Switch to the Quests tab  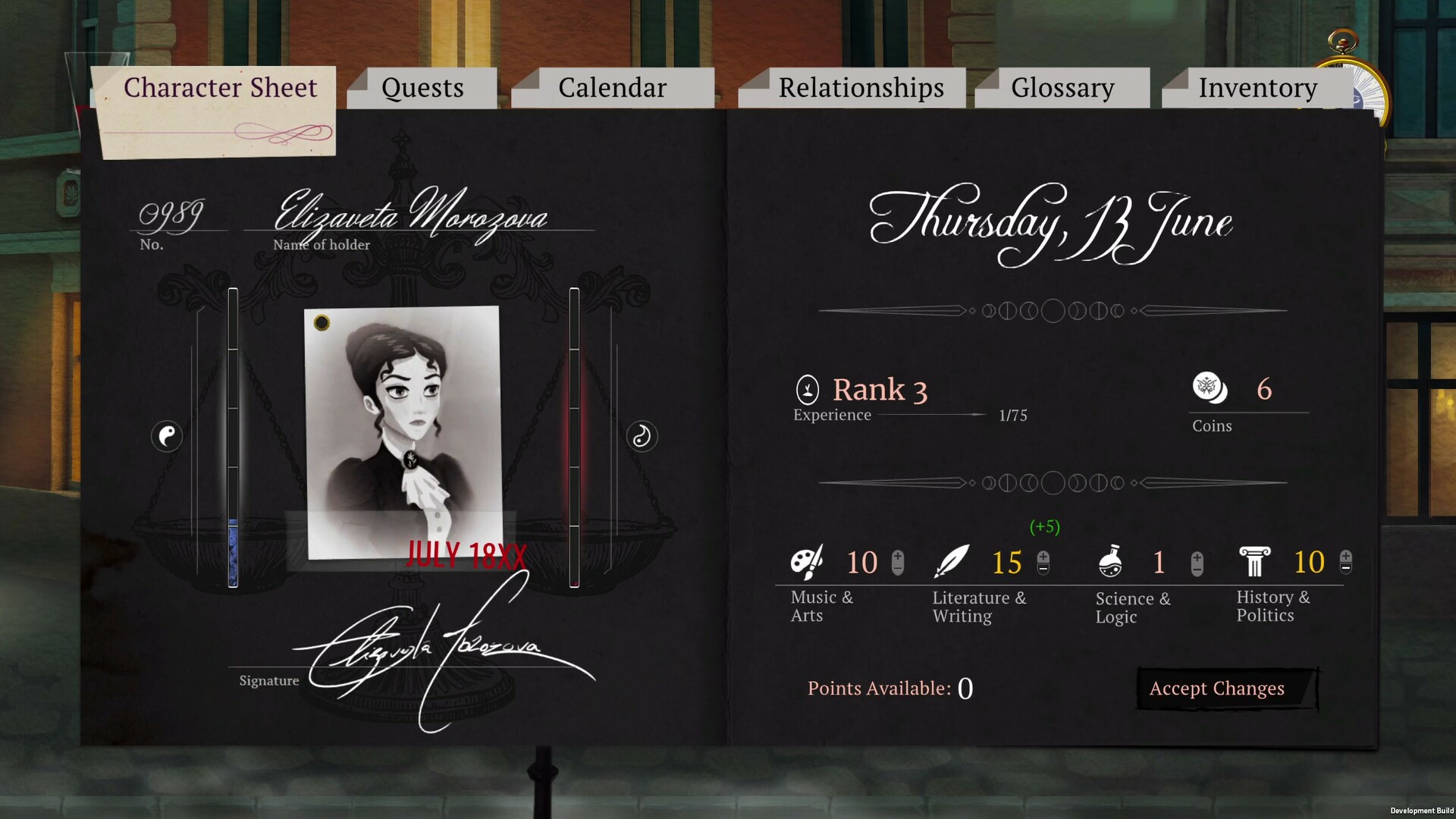tap(422, 88)
